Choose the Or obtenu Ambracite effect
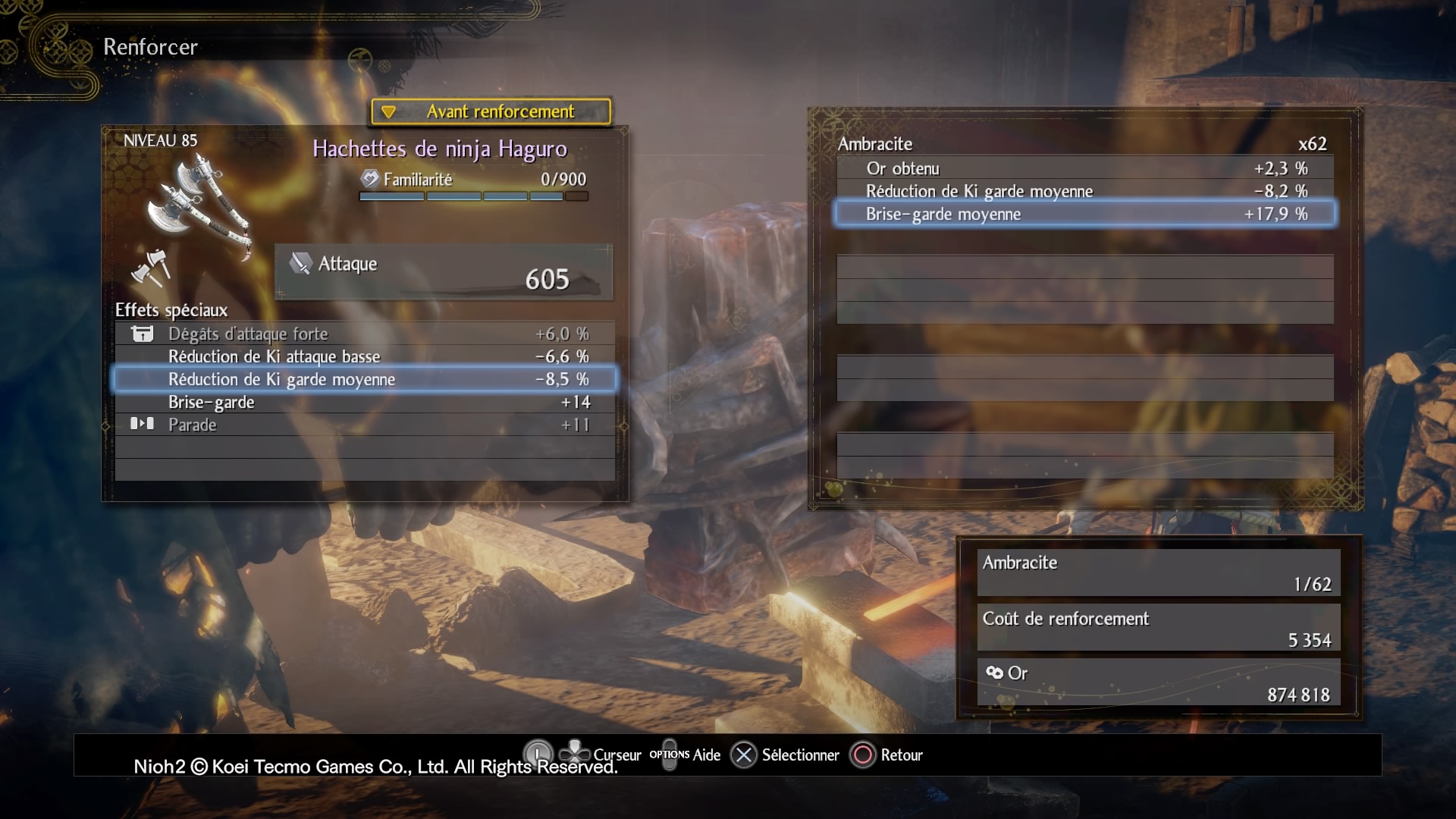 (x=1084, y=168)
